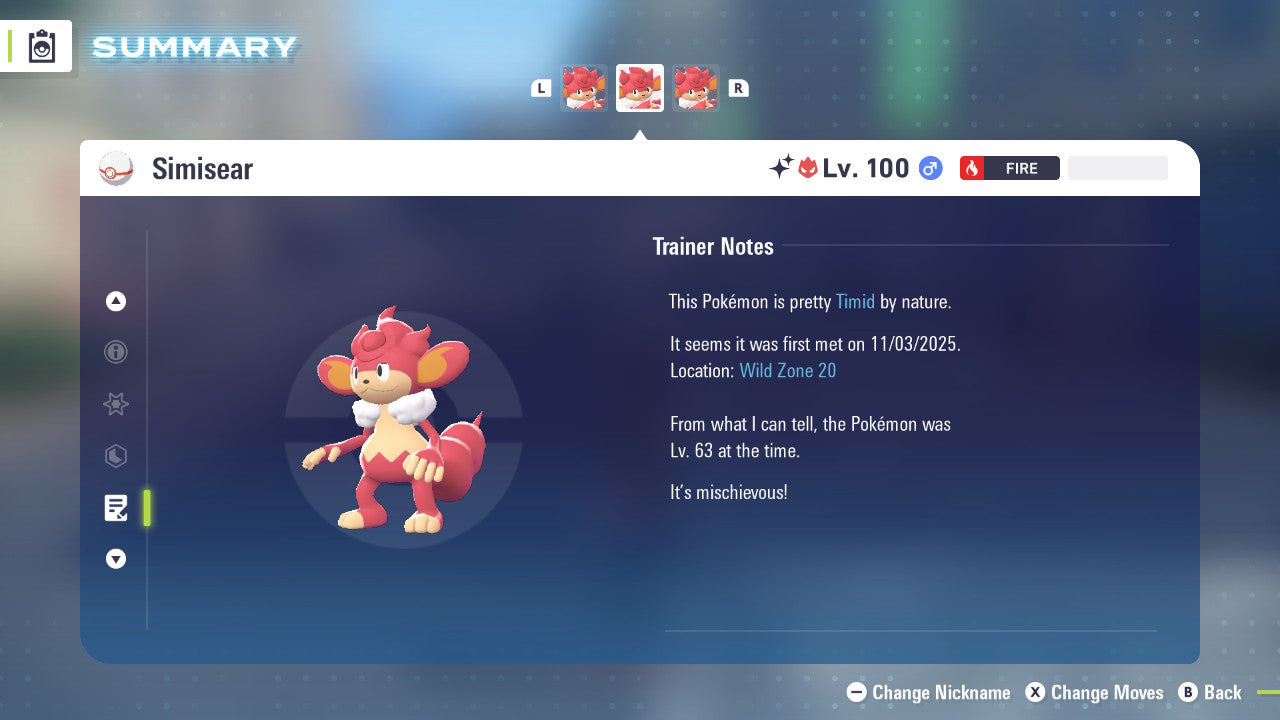Expand the previous summary page with the up arrow
Image resolution: width=1280 pixels, height=720 pixels.
(116, 301)
